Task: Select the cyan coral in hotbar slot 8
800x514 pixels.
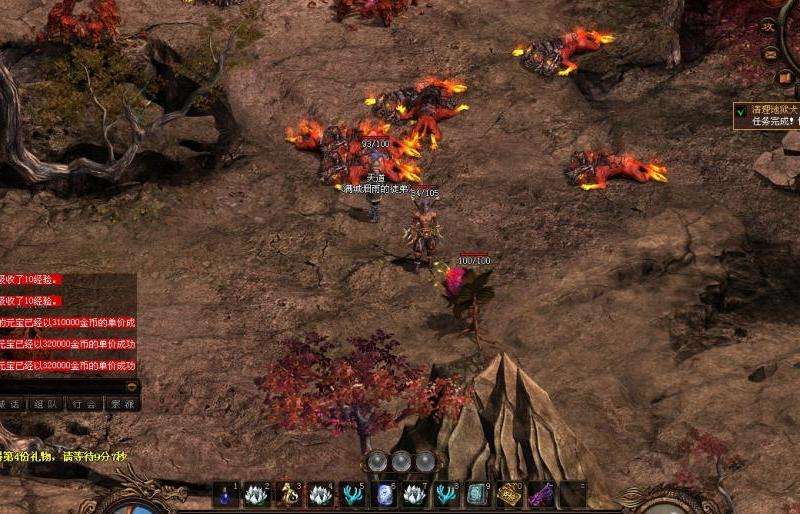Action: click(x=446, y=495)
